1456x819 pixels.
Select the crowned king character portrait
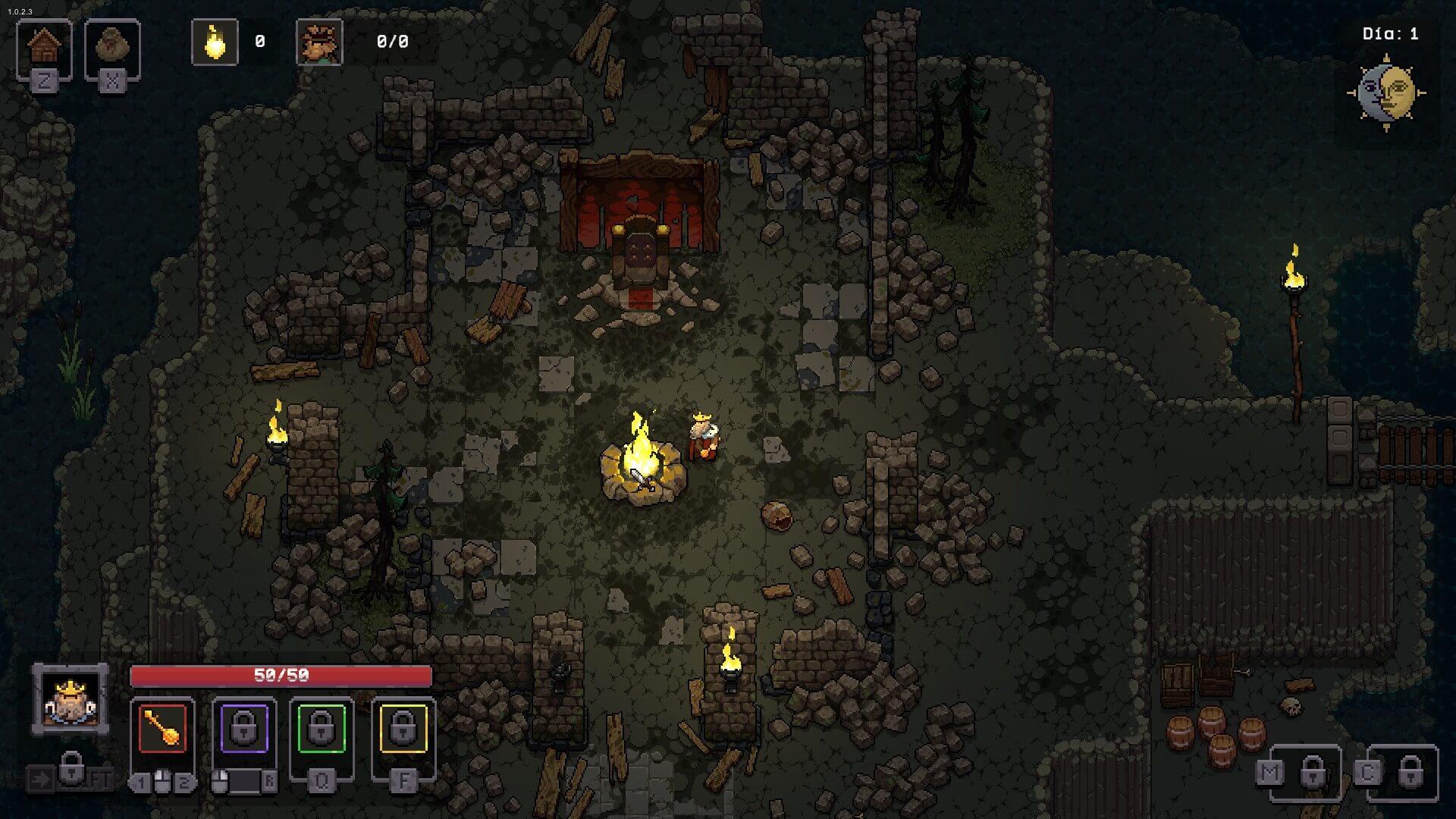coord(70,698)
